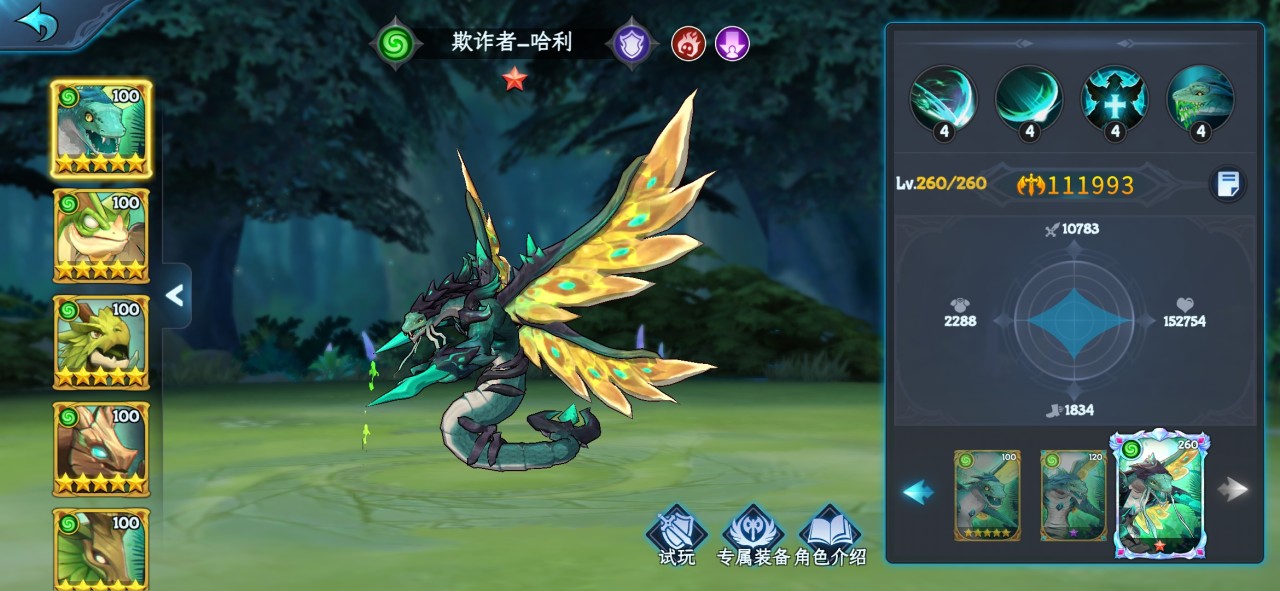View the teal crescent sweep skill

pos(1028,99)
